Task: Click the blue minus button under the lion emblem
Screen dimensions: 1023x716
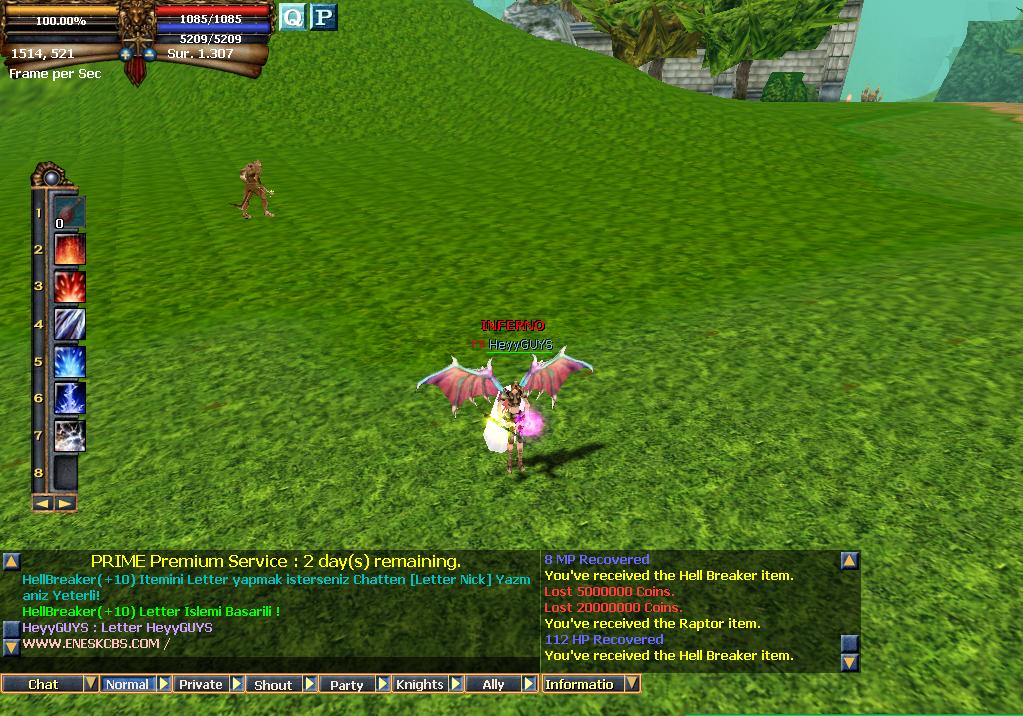Action: pos(149,54)
